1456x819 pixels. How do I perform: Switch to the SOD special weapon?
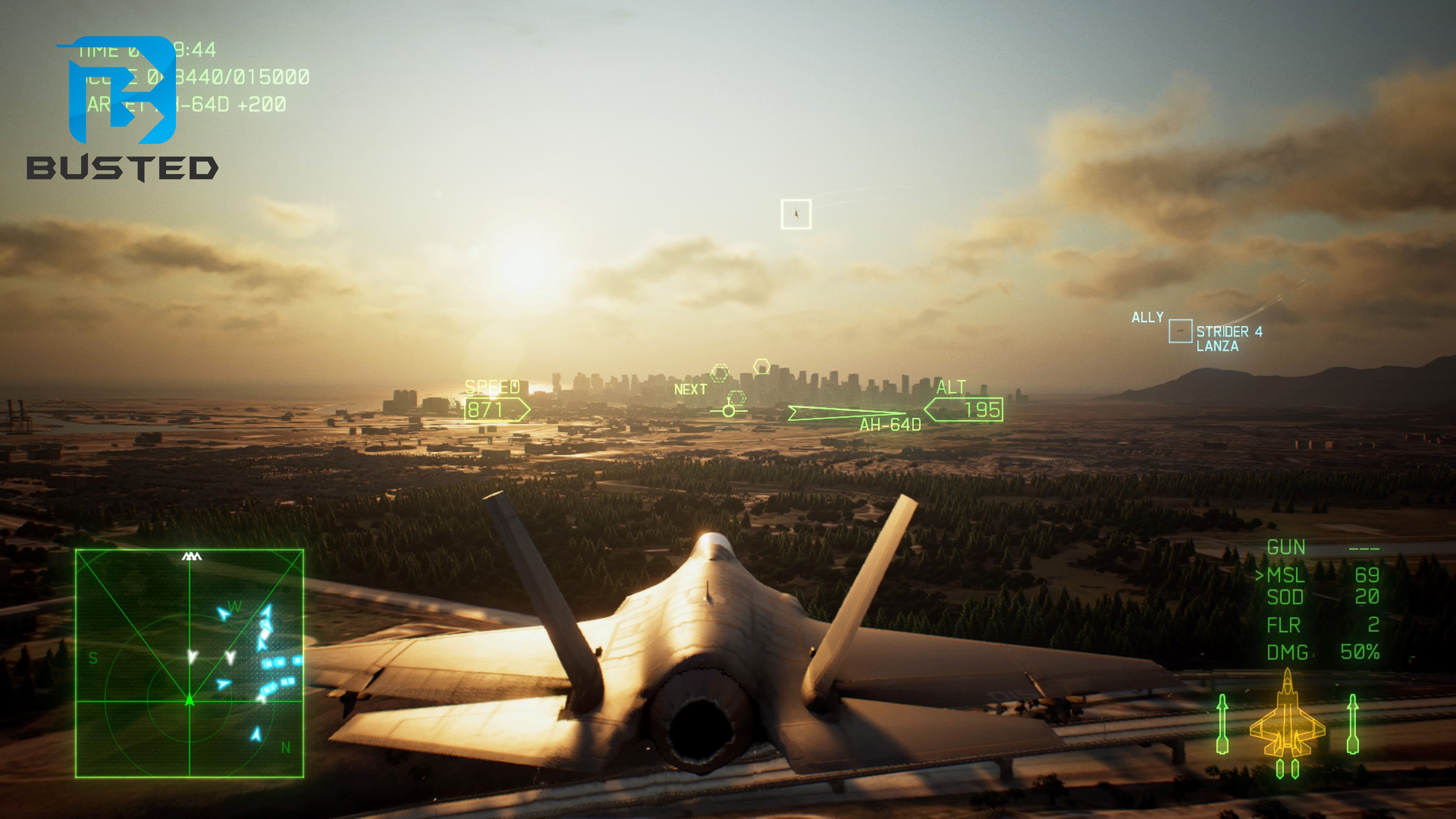[1285, 598]
